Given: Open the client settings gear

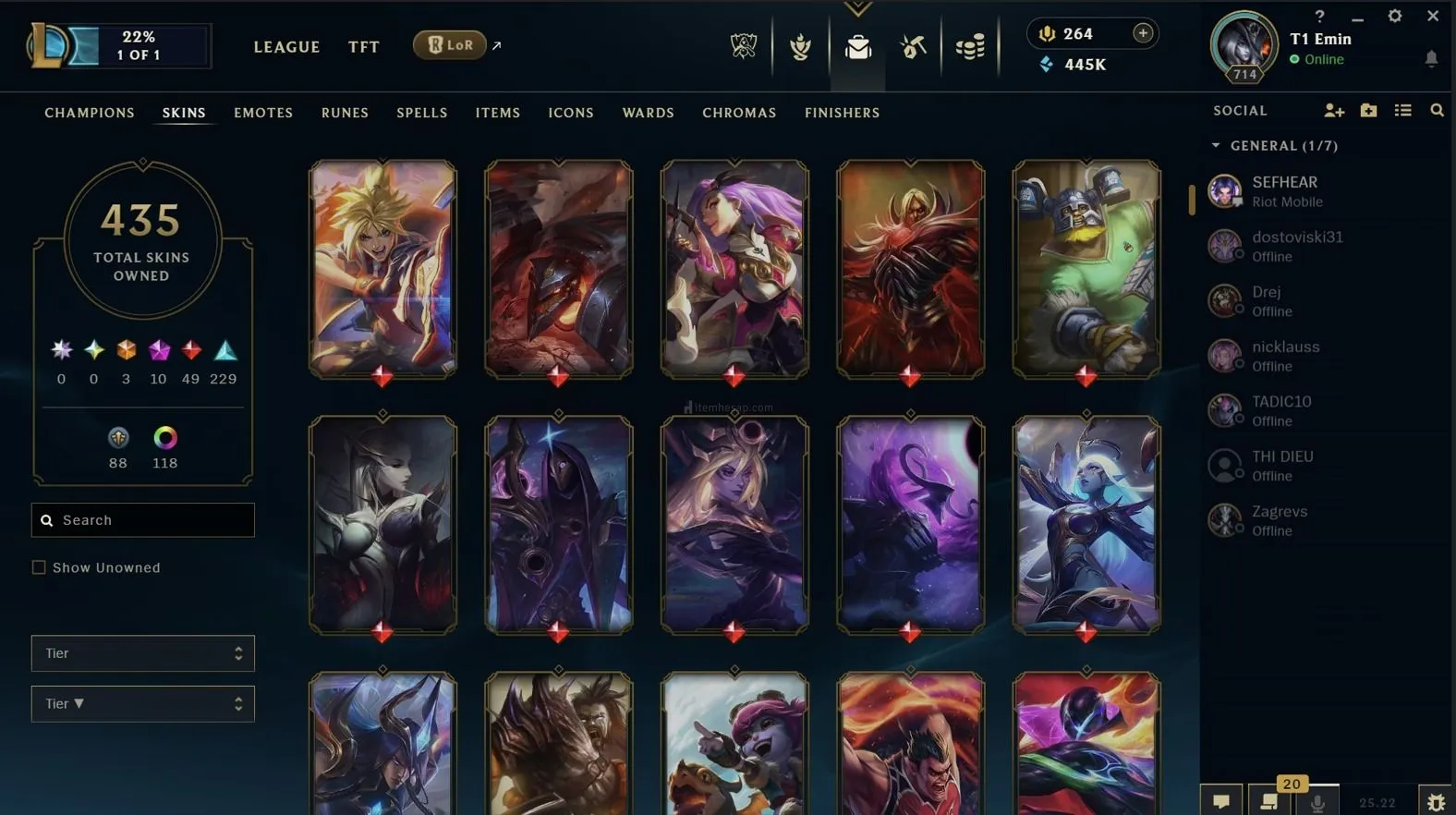Looking at the screenshot, I should pos(1395,16).
